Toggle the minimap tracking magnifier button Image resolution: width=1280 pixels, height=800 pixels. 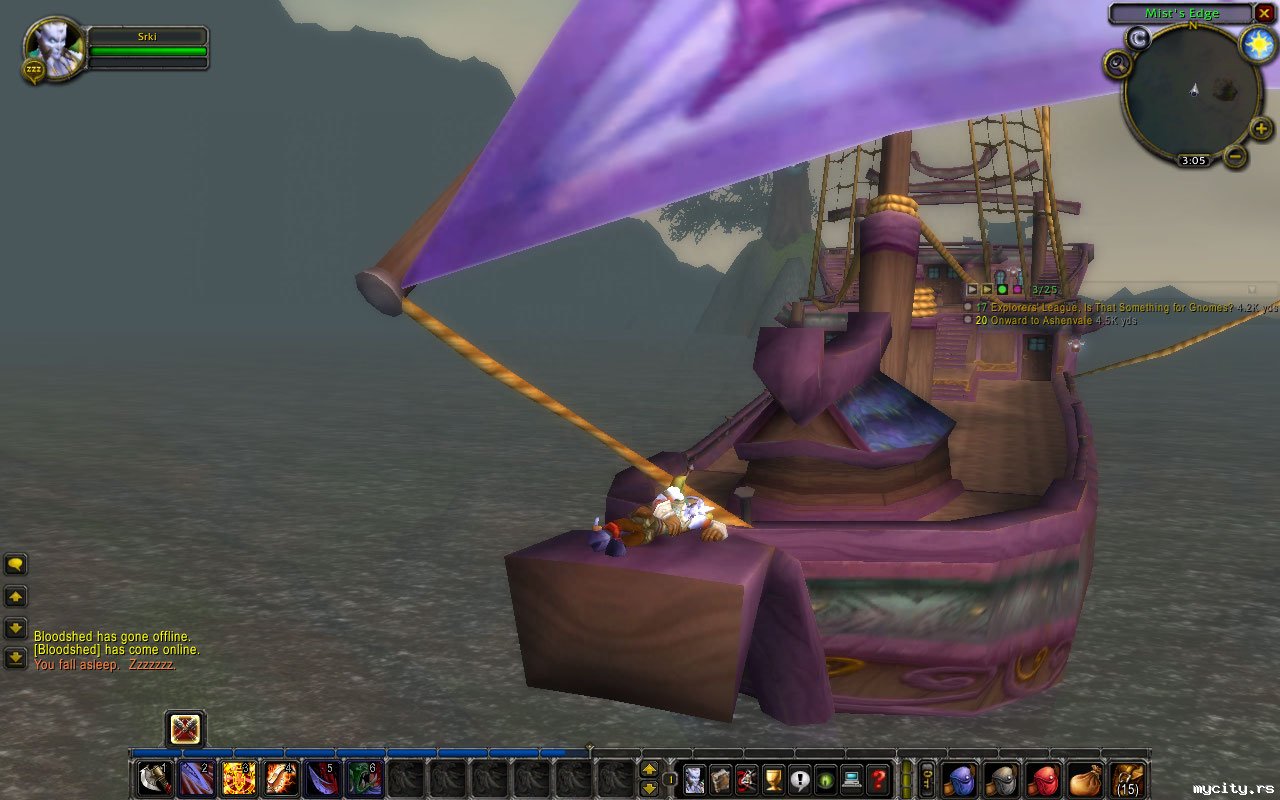1117,64
